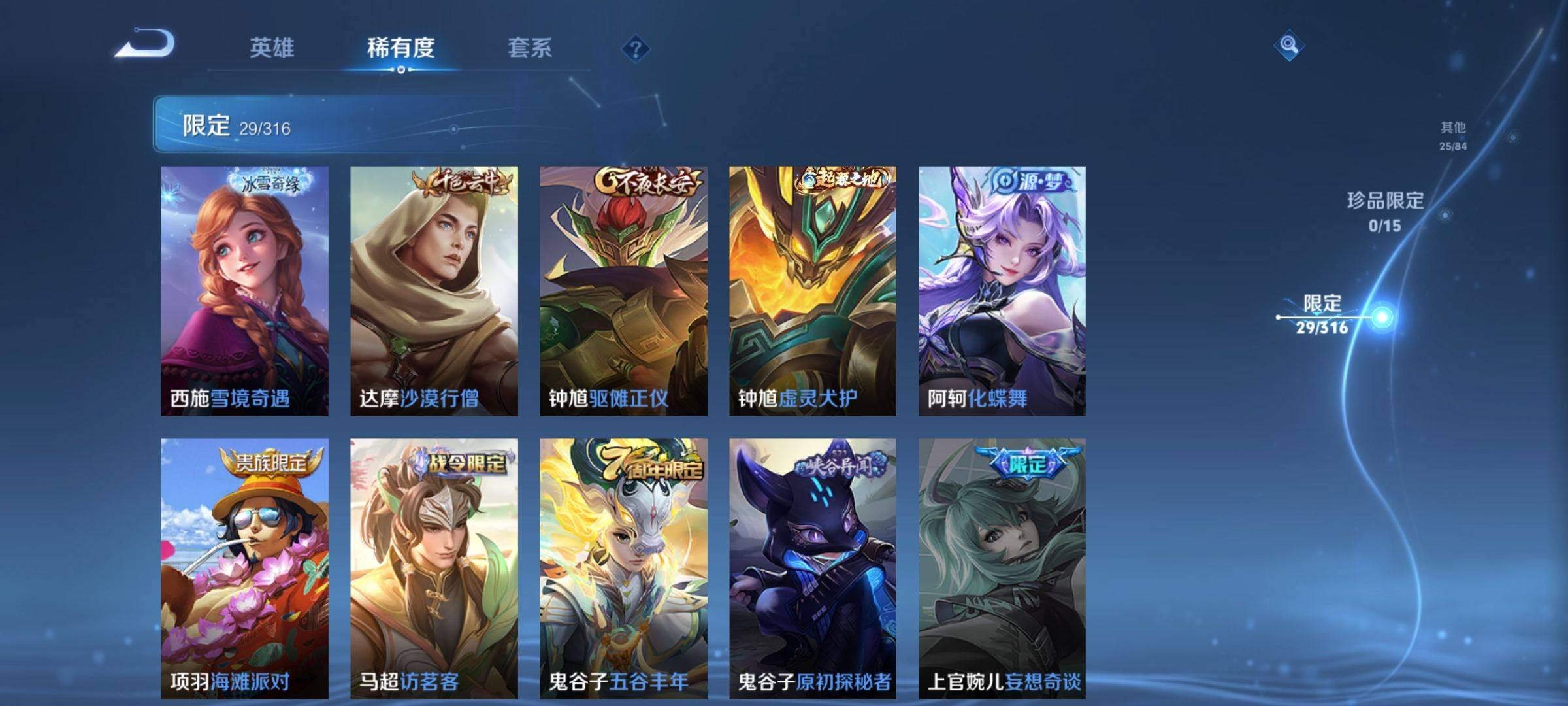Choose 达摩 沙漠行僧 skin card
Viewport: 1568px width, 706px height.
pyautogui.click(x=434, y=290)
